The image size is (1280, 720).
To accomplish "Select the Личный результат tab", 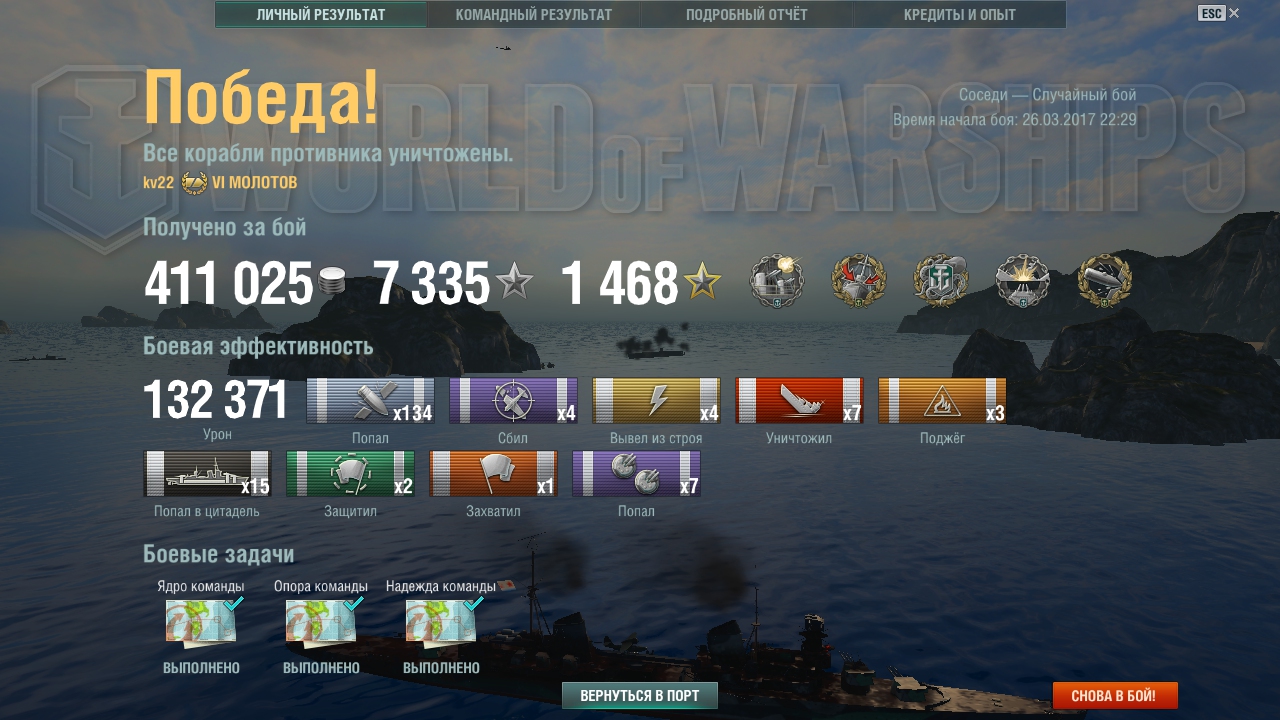I will pos(321,15).
